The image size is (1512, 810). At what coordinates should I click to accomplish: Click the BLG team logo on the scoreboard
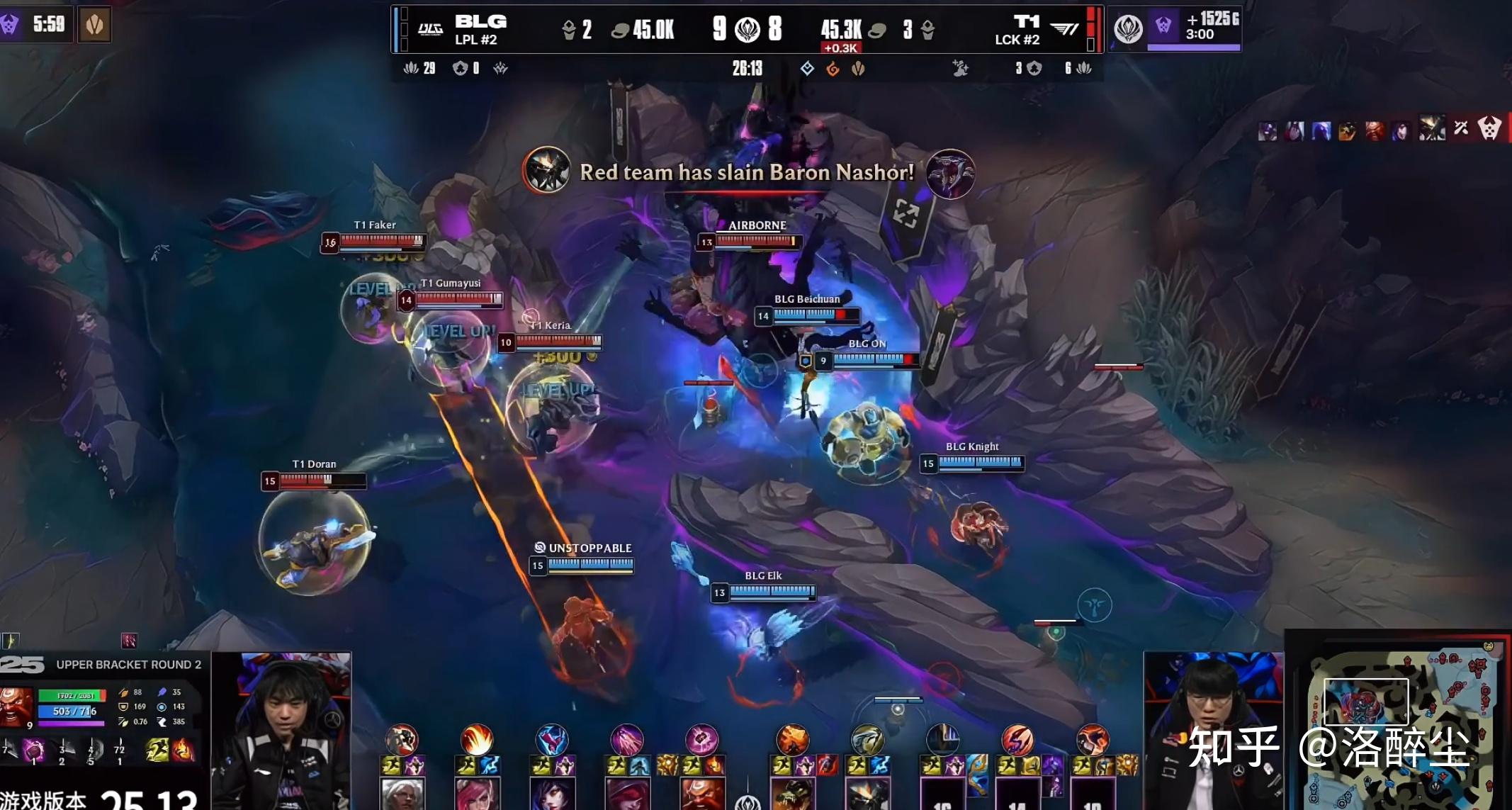430,29
